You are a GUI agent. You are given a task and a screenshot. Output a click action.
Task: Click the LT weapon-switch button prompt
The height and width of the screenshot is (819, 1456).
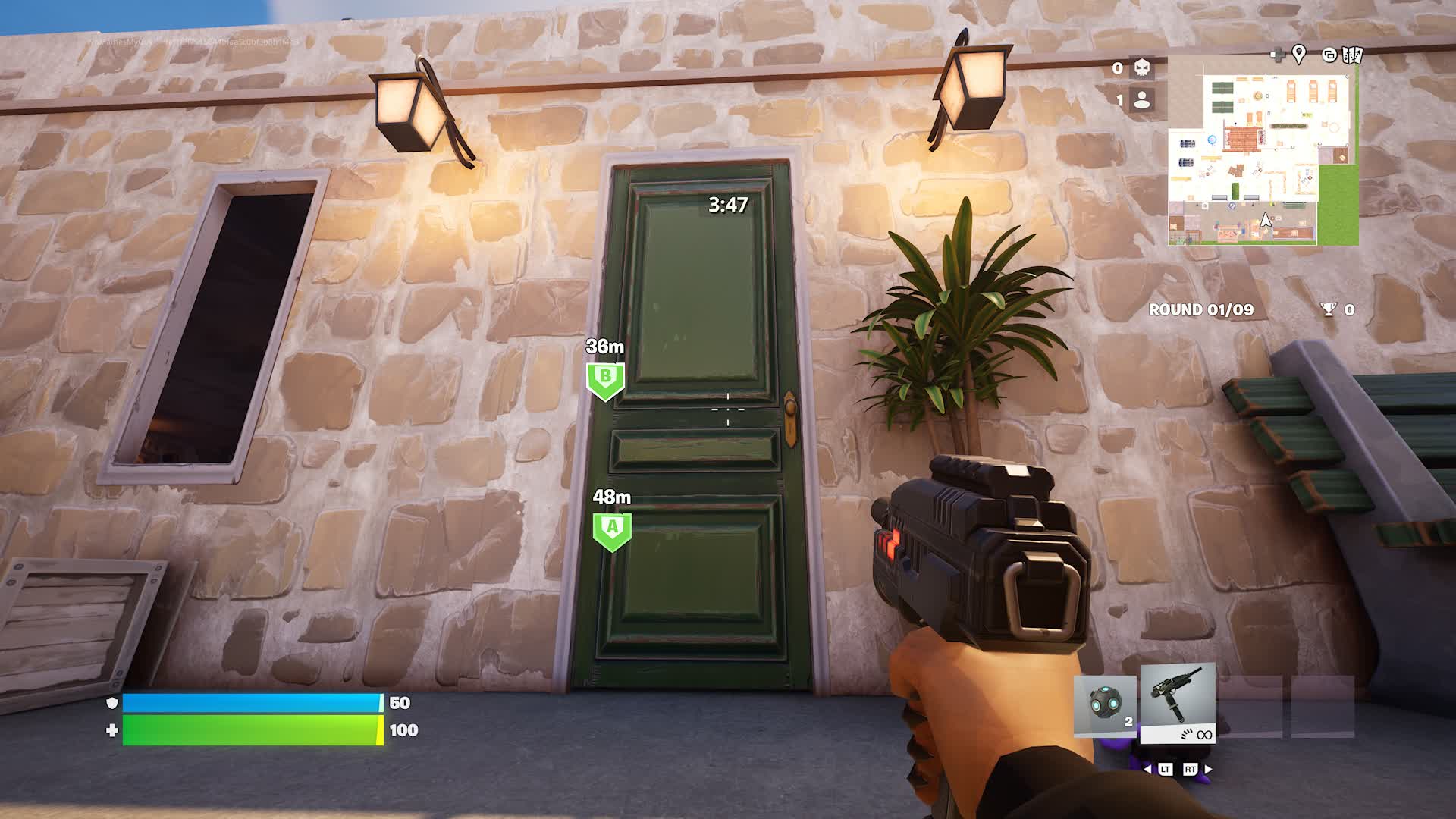coord(1166,769)
